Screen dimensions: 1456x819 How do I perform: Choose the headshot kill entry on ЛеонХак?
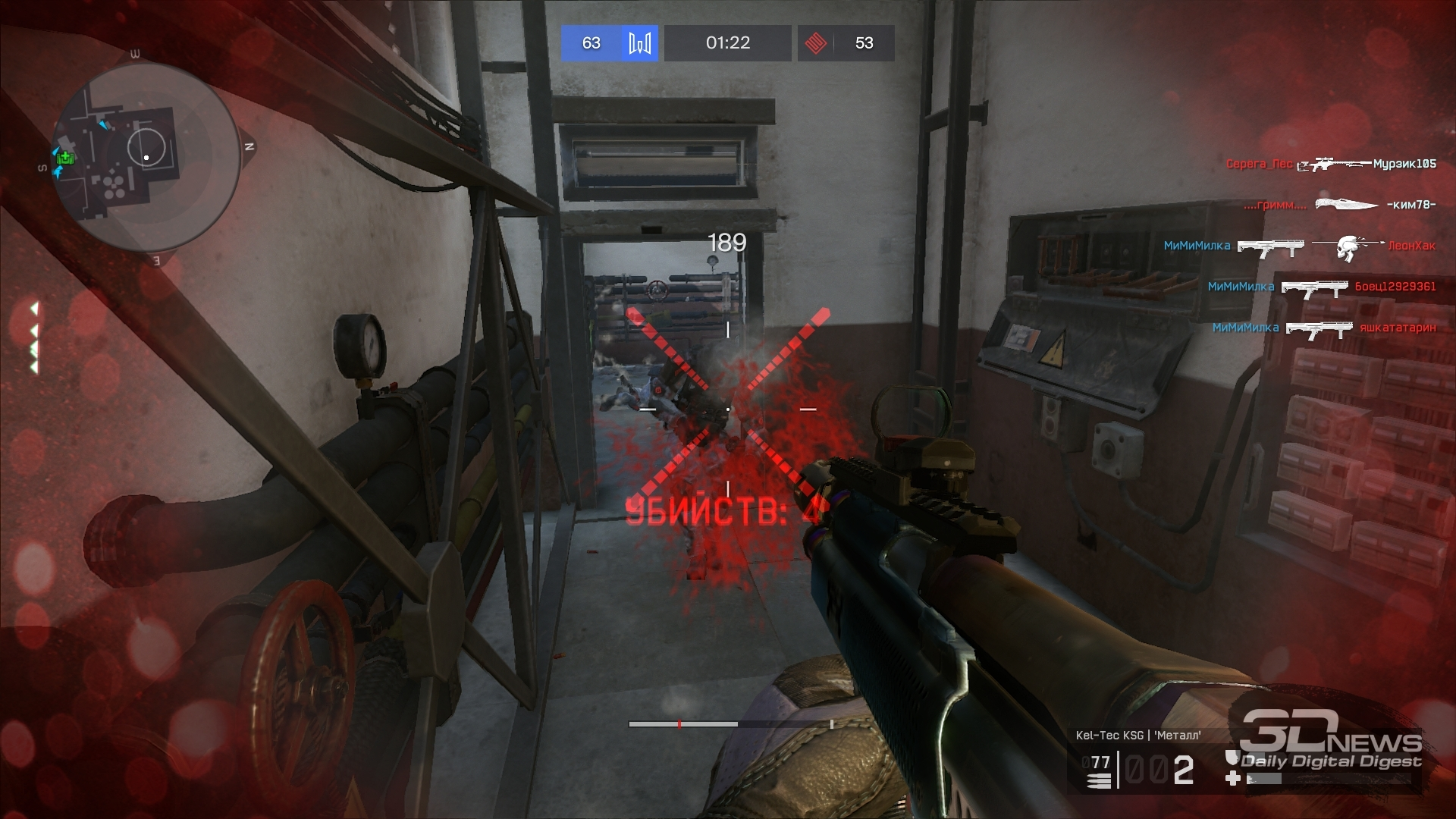(1300, 246)
